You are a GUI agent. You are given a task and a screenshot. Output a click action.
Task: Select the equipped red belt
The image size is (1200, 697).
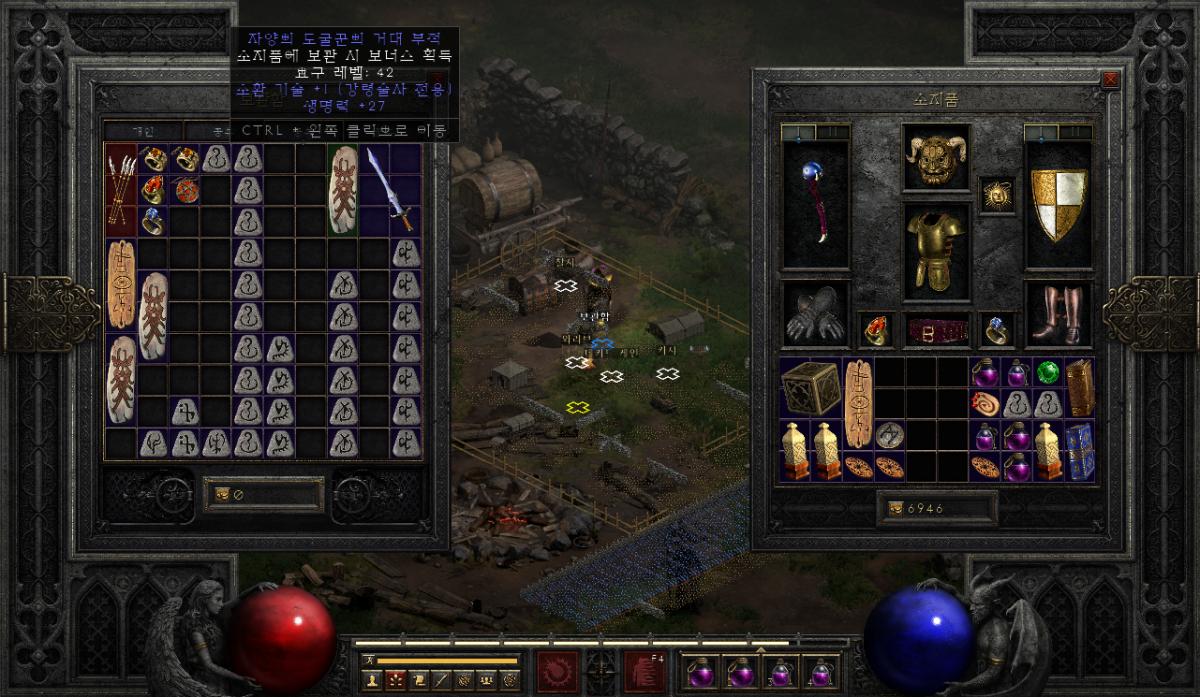(937, 329)
